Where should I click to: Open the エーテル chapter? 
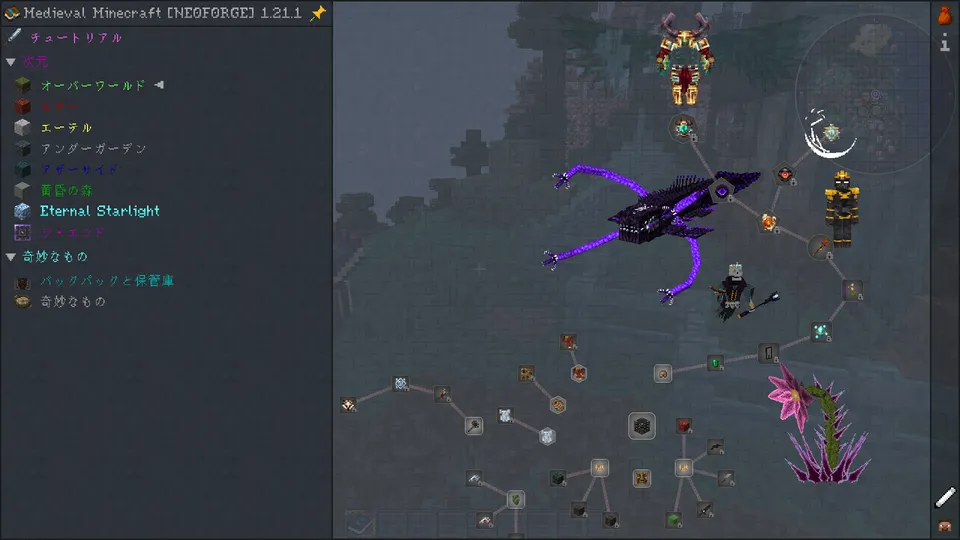tap(66, 128)
